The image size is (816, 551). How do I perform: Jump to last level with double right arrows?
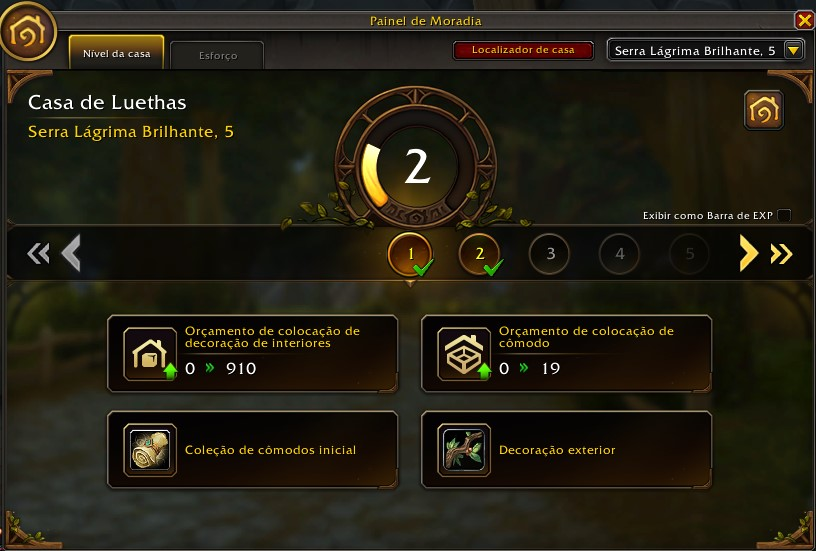(781, 254)
